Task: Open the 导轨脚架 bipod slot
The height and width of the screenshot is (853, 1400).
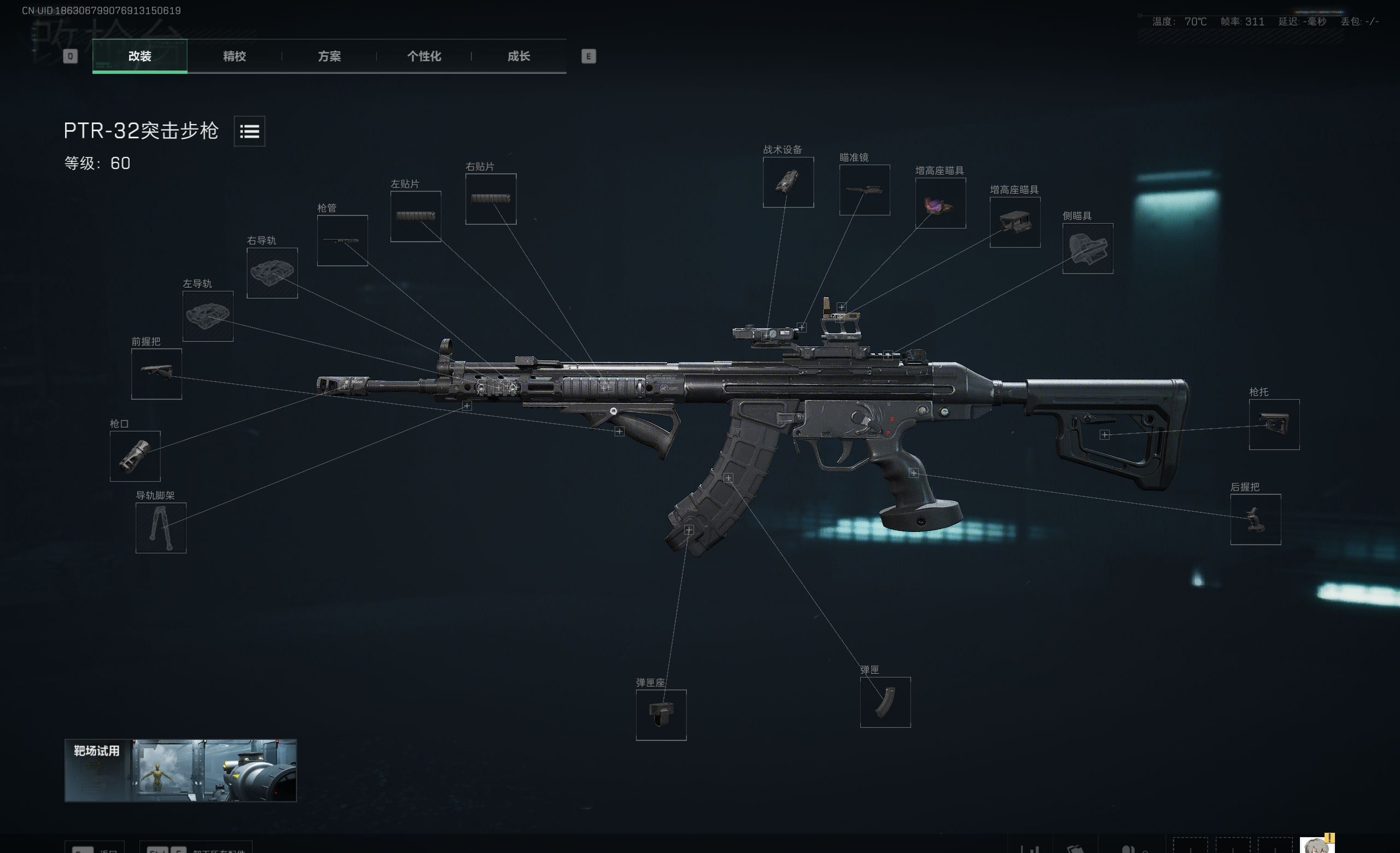Action: coord(161,527)
